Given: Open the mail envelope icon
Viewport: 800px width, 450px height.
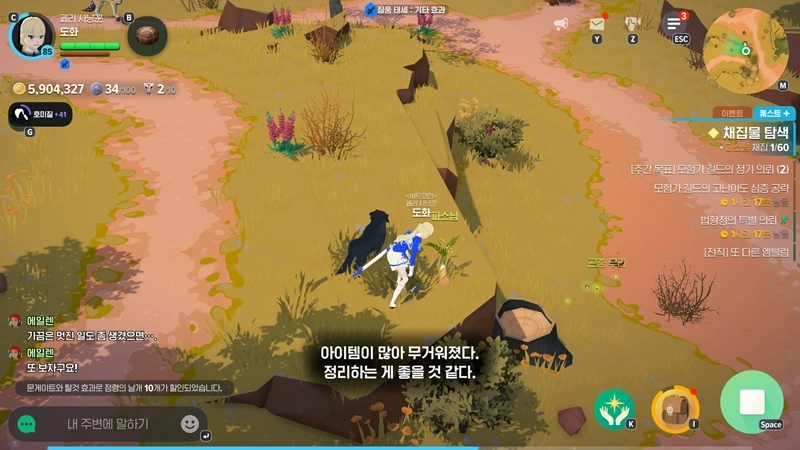Looking at the screenshot, I should tap(597, 24).
